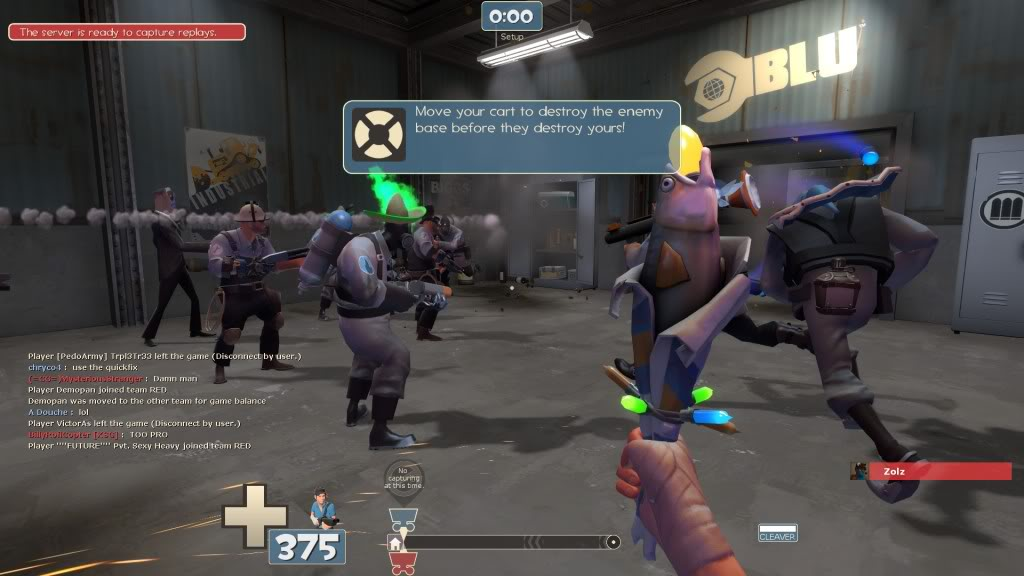Click the 'No capturing at this time' indicator

click(x=404, y=481)
